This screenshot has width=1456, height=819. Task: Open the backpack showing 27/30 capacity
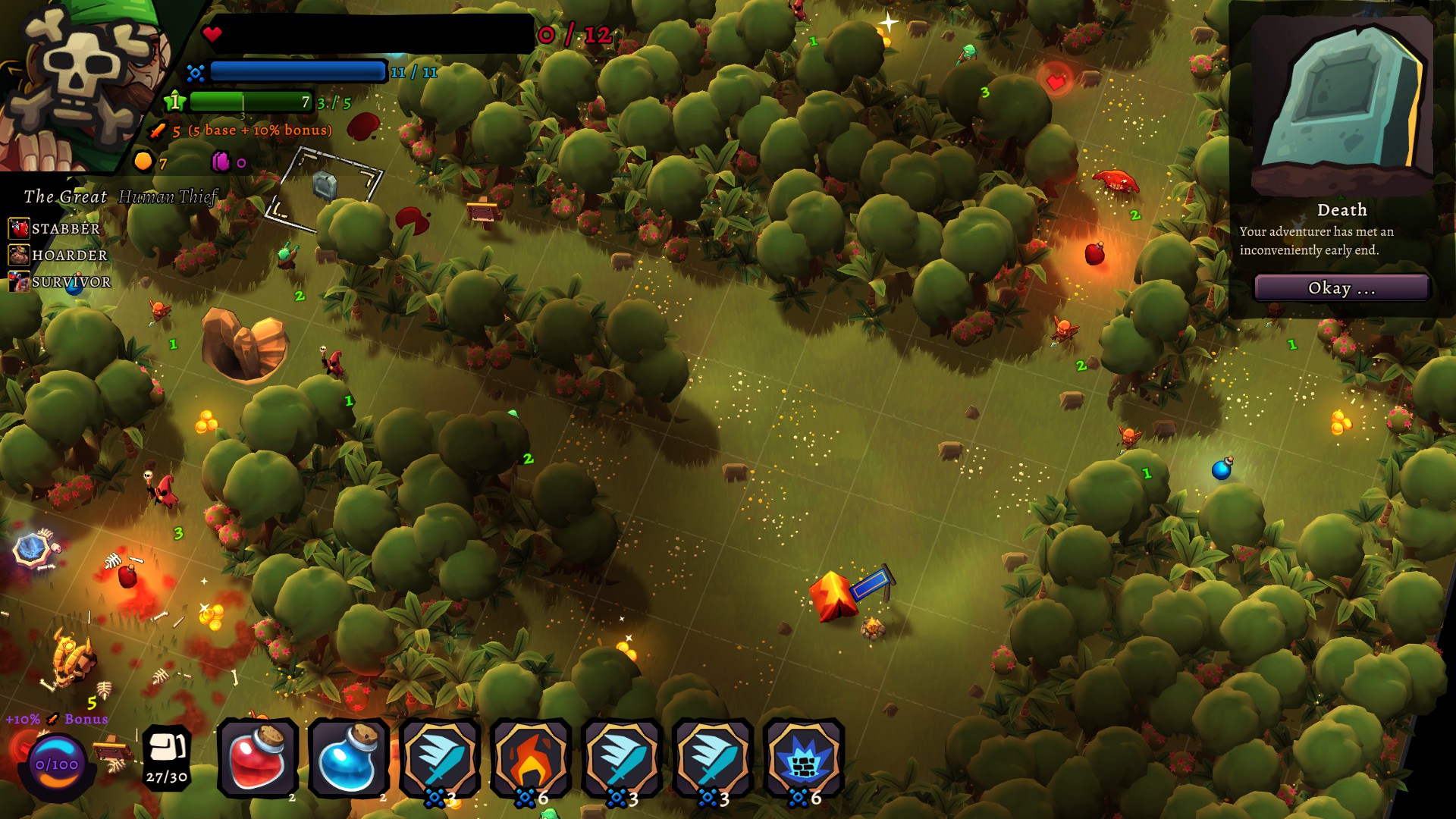coord(166,758)
